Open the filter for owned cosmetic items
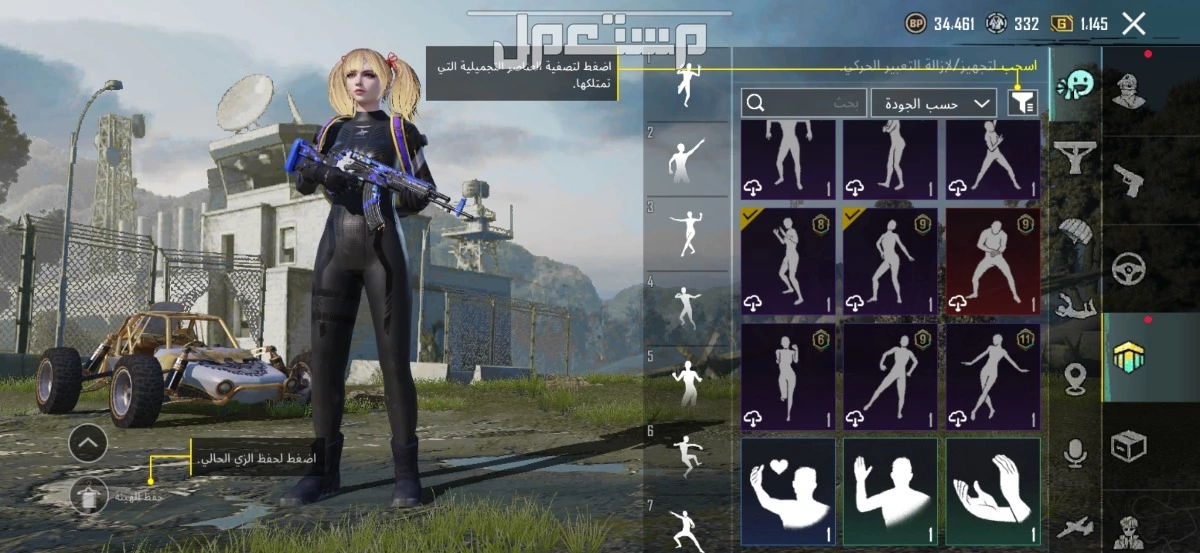Viewport: 1200px width, 553px height. (1022, 101)
